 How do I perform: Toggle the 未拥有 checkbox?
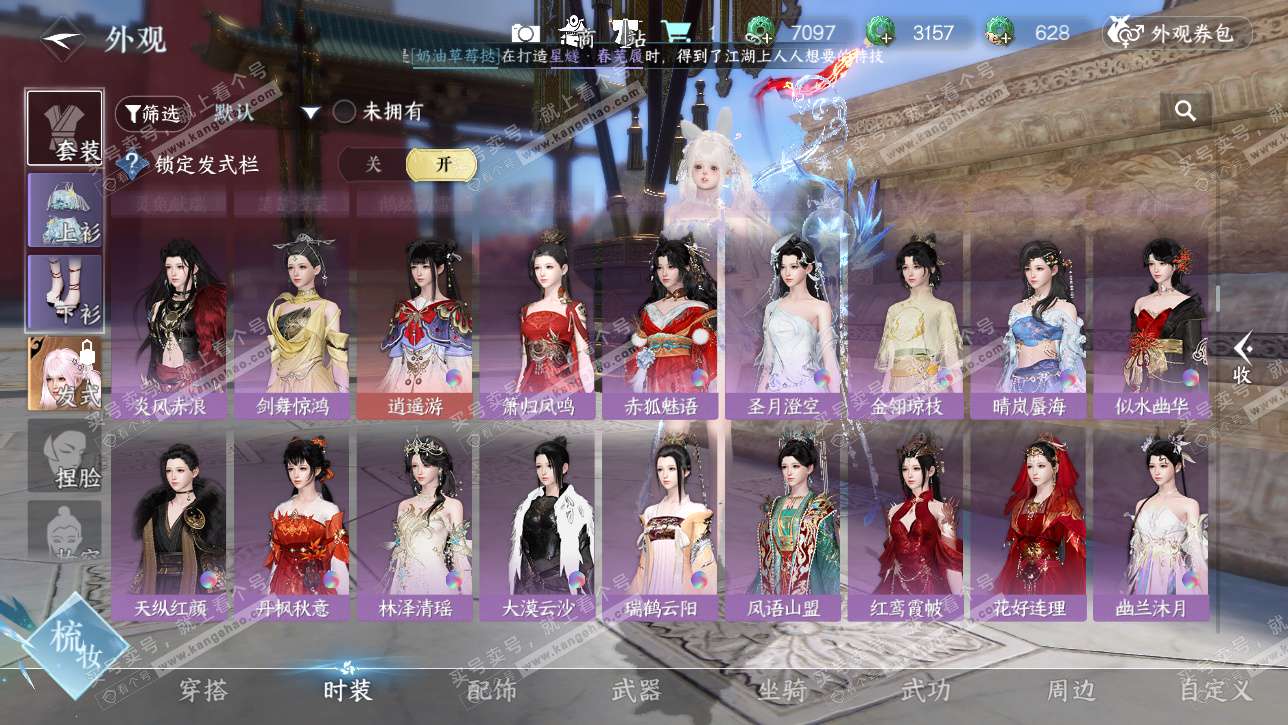click(344, 112)
